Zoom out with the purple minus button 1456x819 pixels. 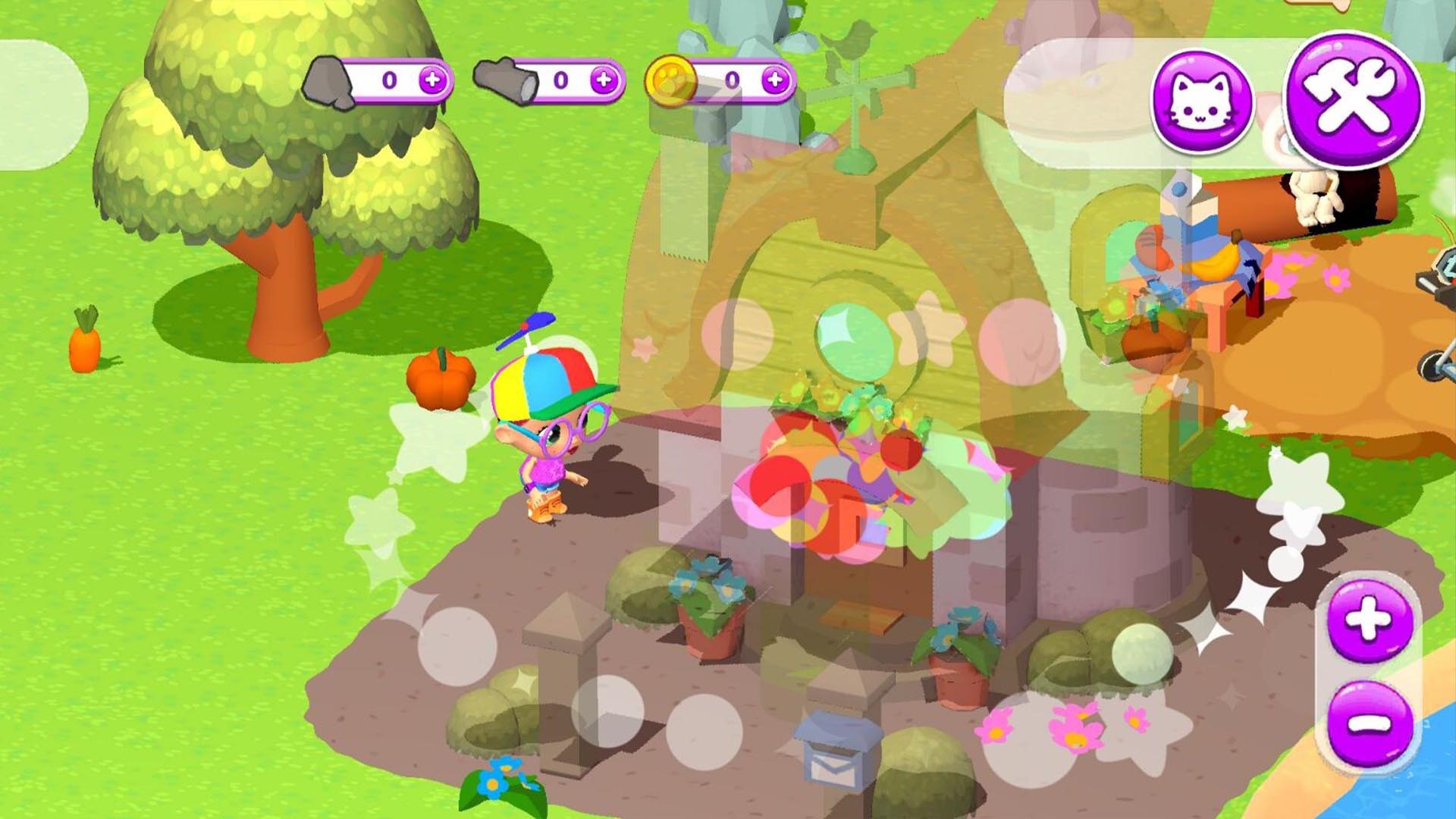pos(1370,723)
